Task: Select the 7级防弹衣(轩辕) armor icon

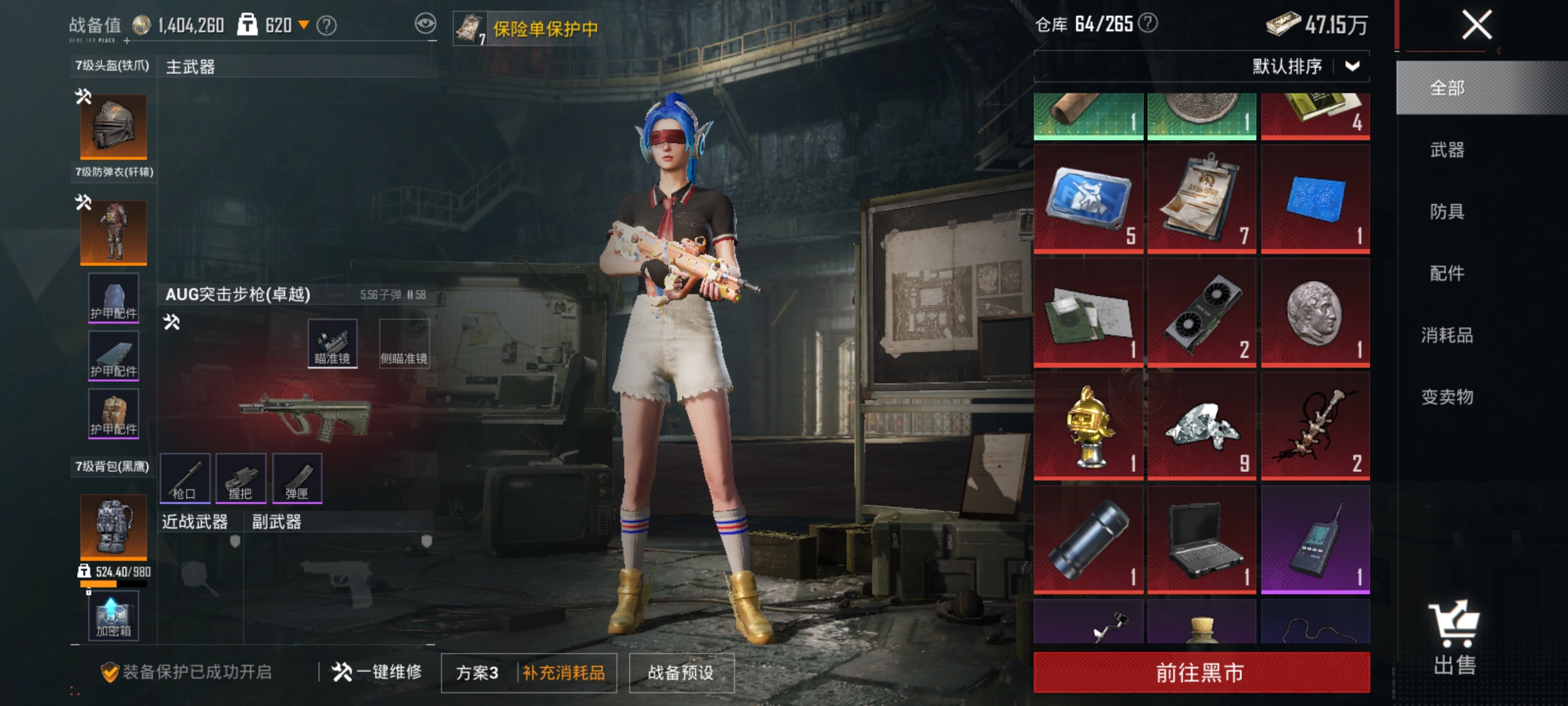Action: click(113, 232)
